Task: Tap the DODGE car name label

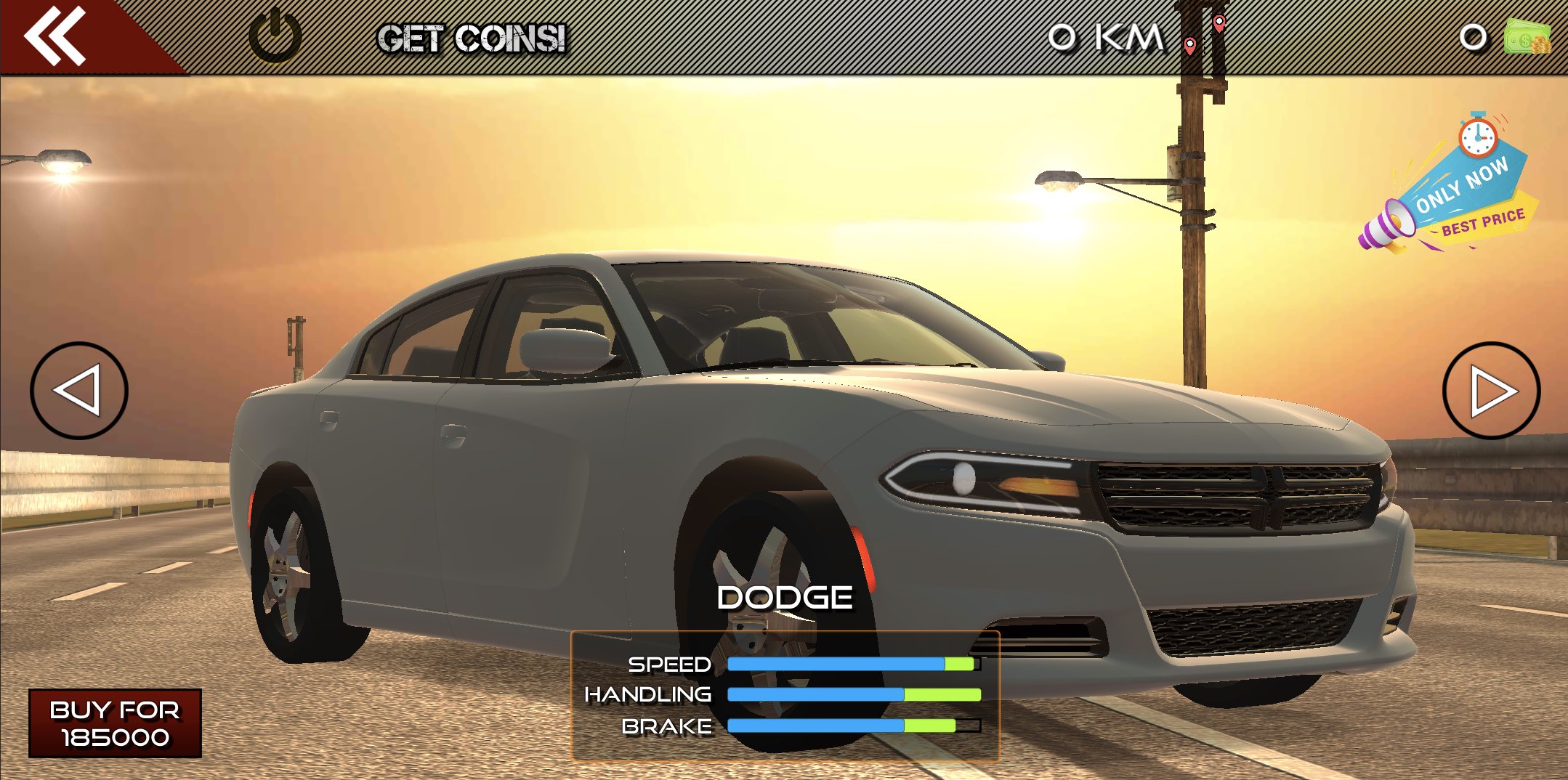Action: pos(784,596)
